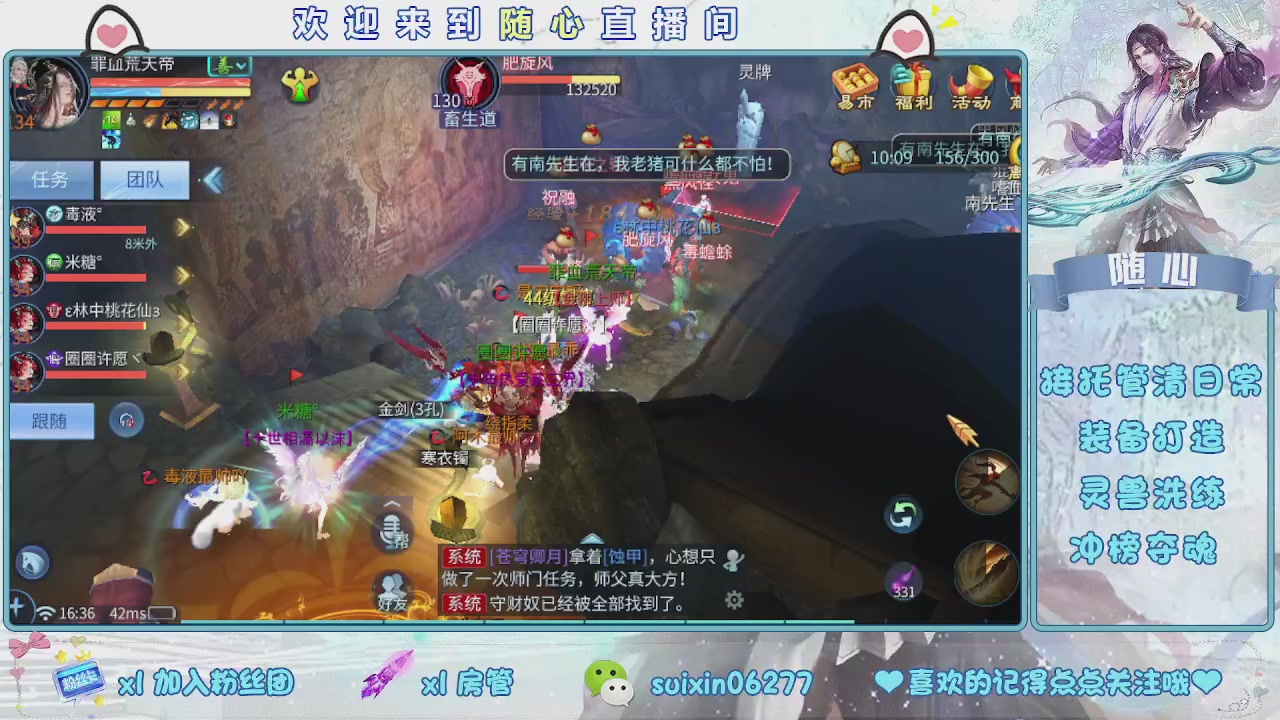This screenshot has height=720, width=1280.
Task: Click the circular return-arrow skill icon
Action: 902,513
